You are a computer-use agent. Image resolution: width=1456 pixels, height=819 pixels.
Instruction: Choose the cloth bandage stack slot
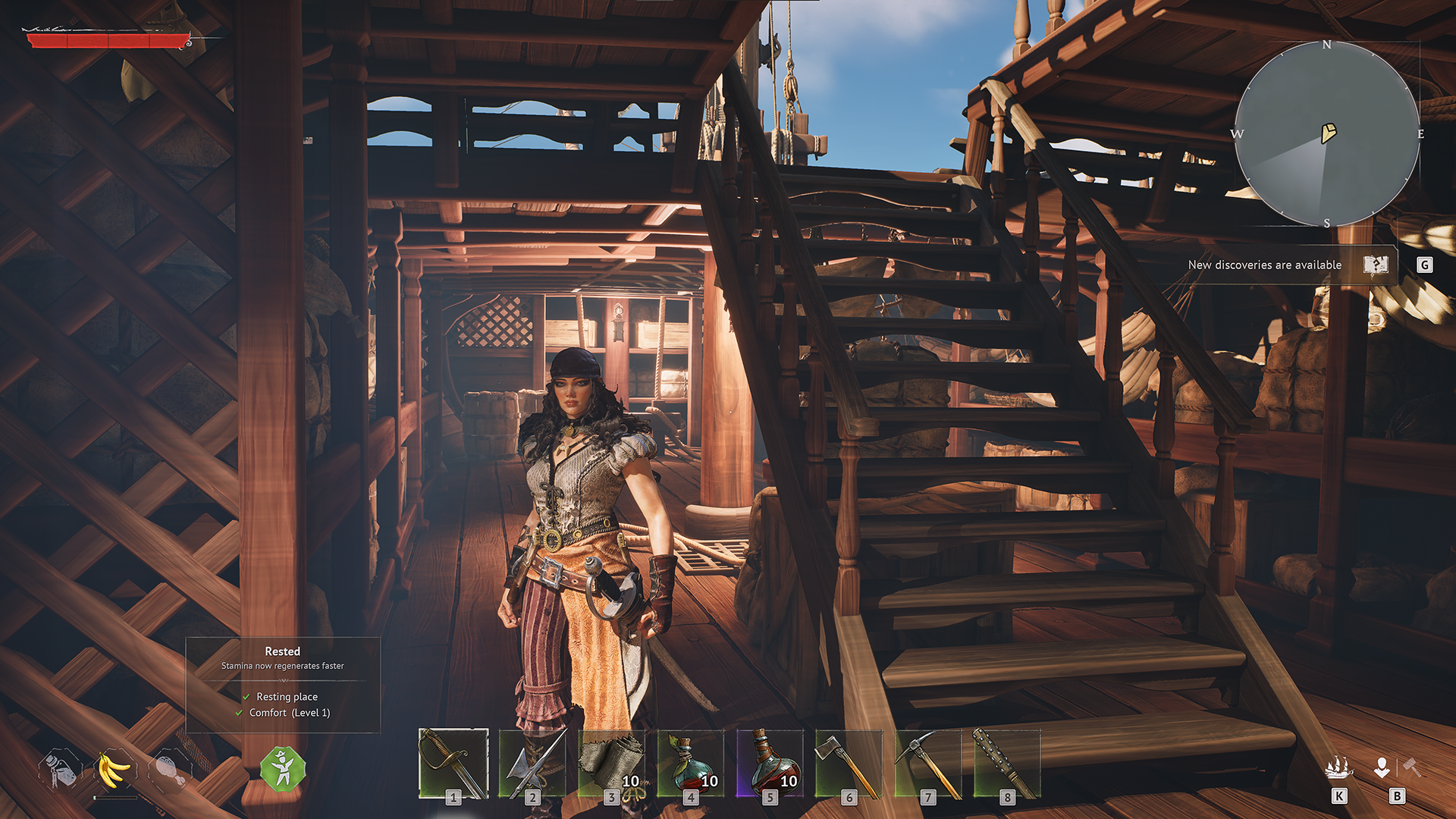(611, 764)
